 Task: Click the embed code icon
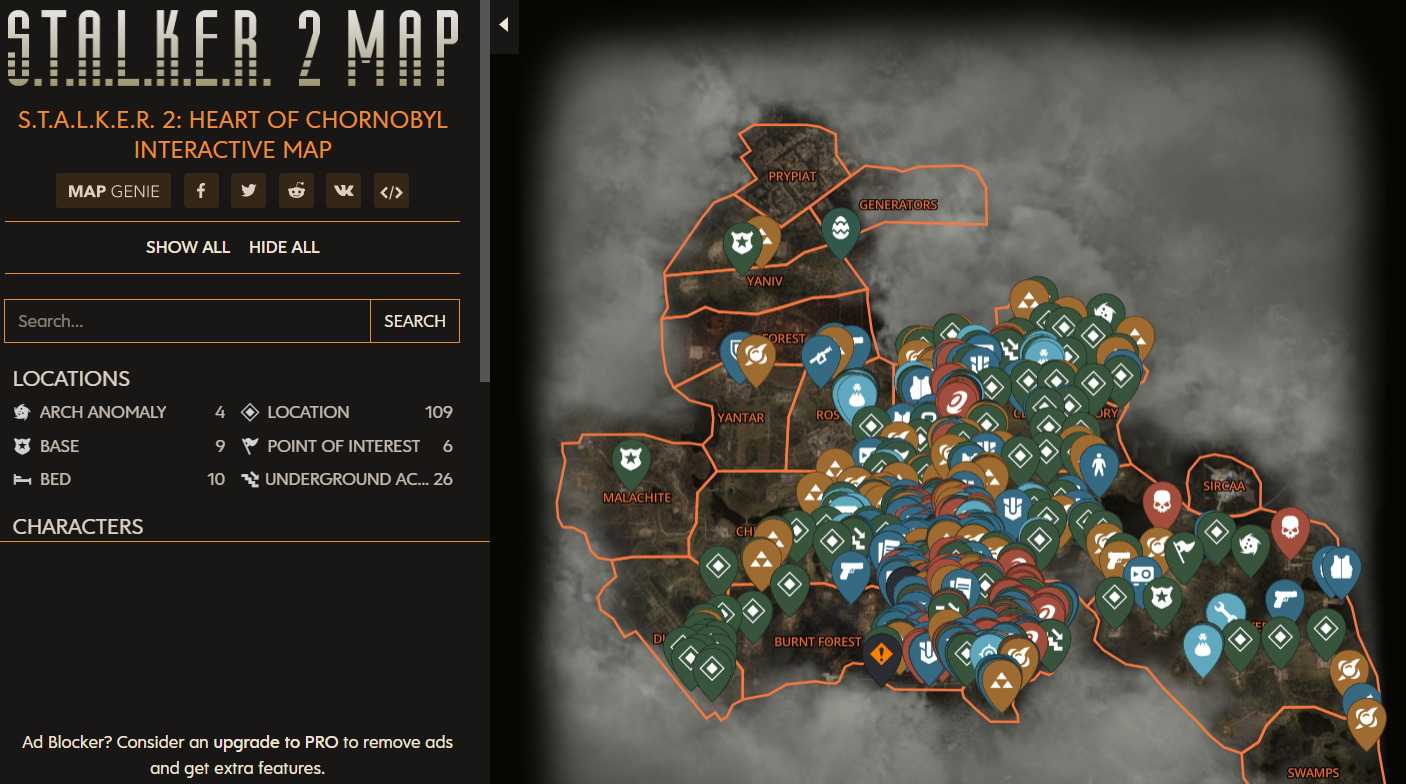click(x=391, y=190)
